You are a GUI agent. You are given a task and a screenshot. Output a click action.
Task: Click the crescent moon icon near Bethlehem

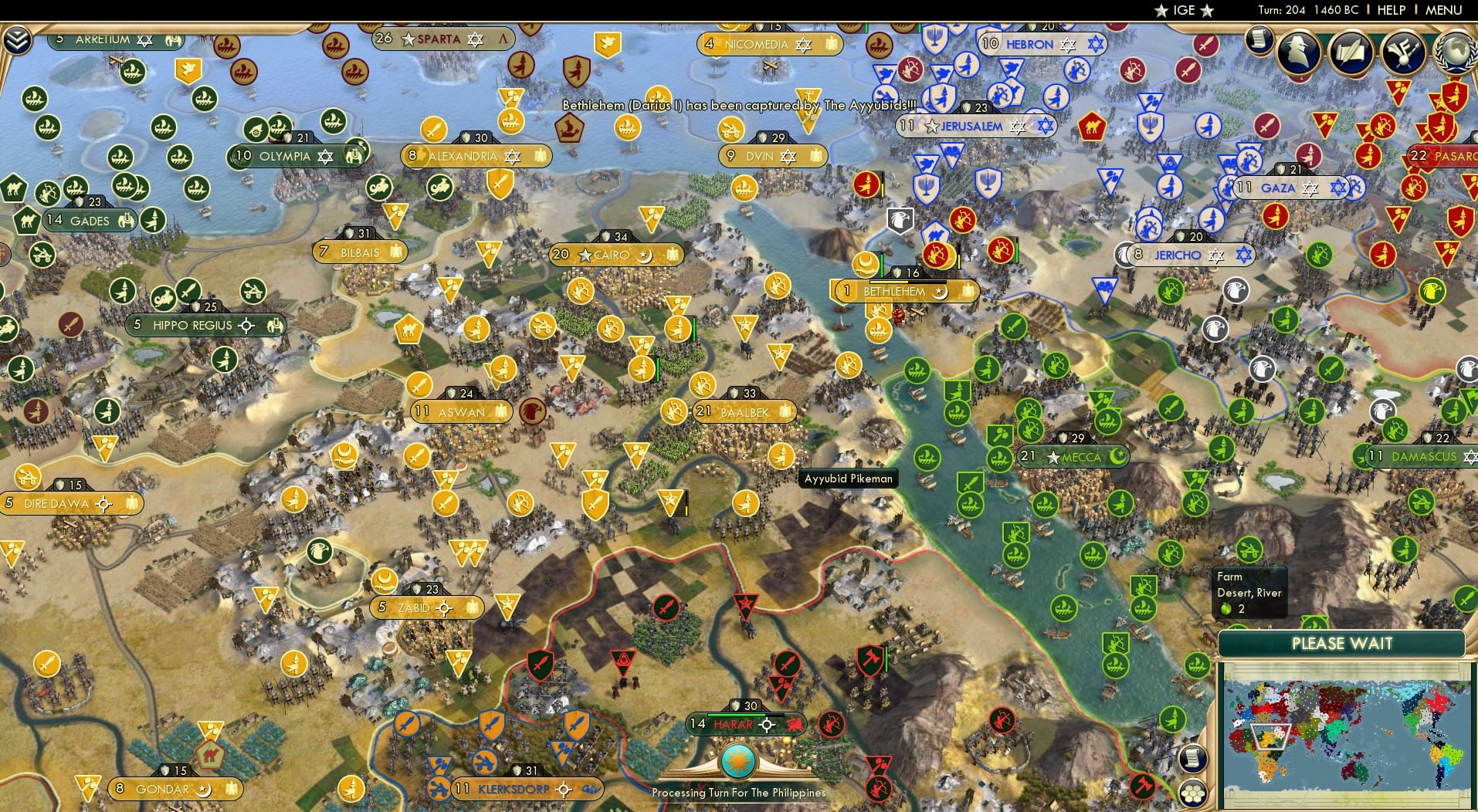click(865, 263)
